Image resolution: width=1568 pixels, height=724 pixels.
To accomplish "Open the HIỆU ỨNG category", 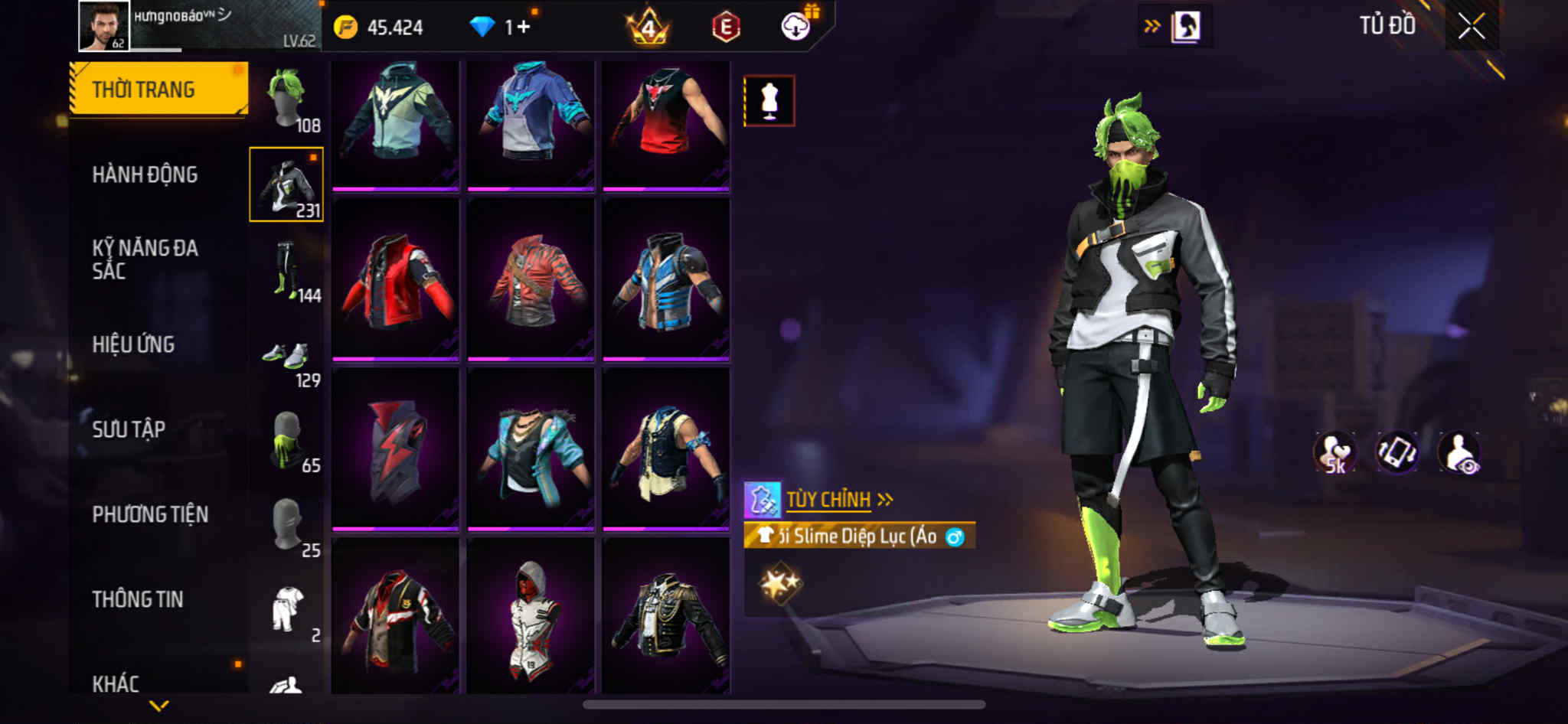I will click(x=133, y=344).
